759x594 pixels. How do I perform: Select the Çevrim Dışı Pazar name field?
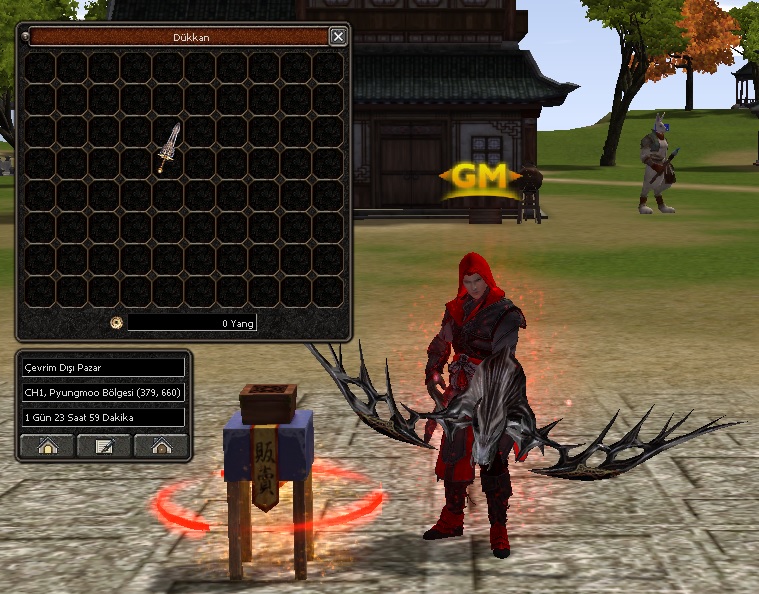click(x=104, y=367)
